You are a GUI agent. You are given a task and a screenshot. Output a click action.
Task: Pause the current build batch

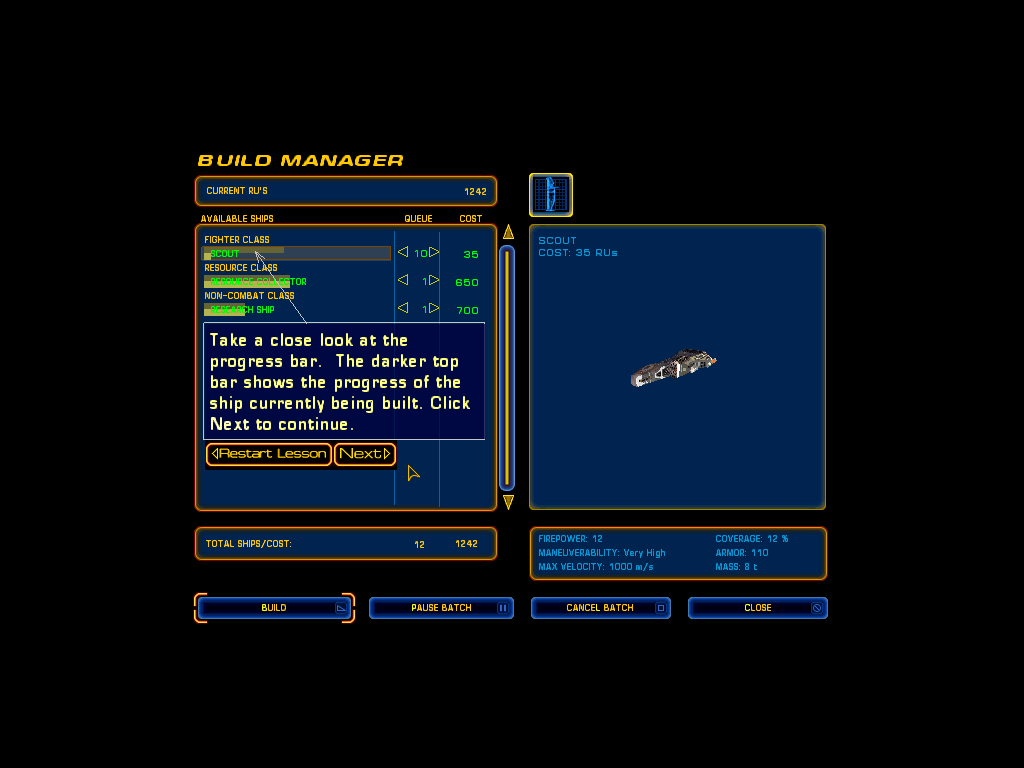pos(441,608)
